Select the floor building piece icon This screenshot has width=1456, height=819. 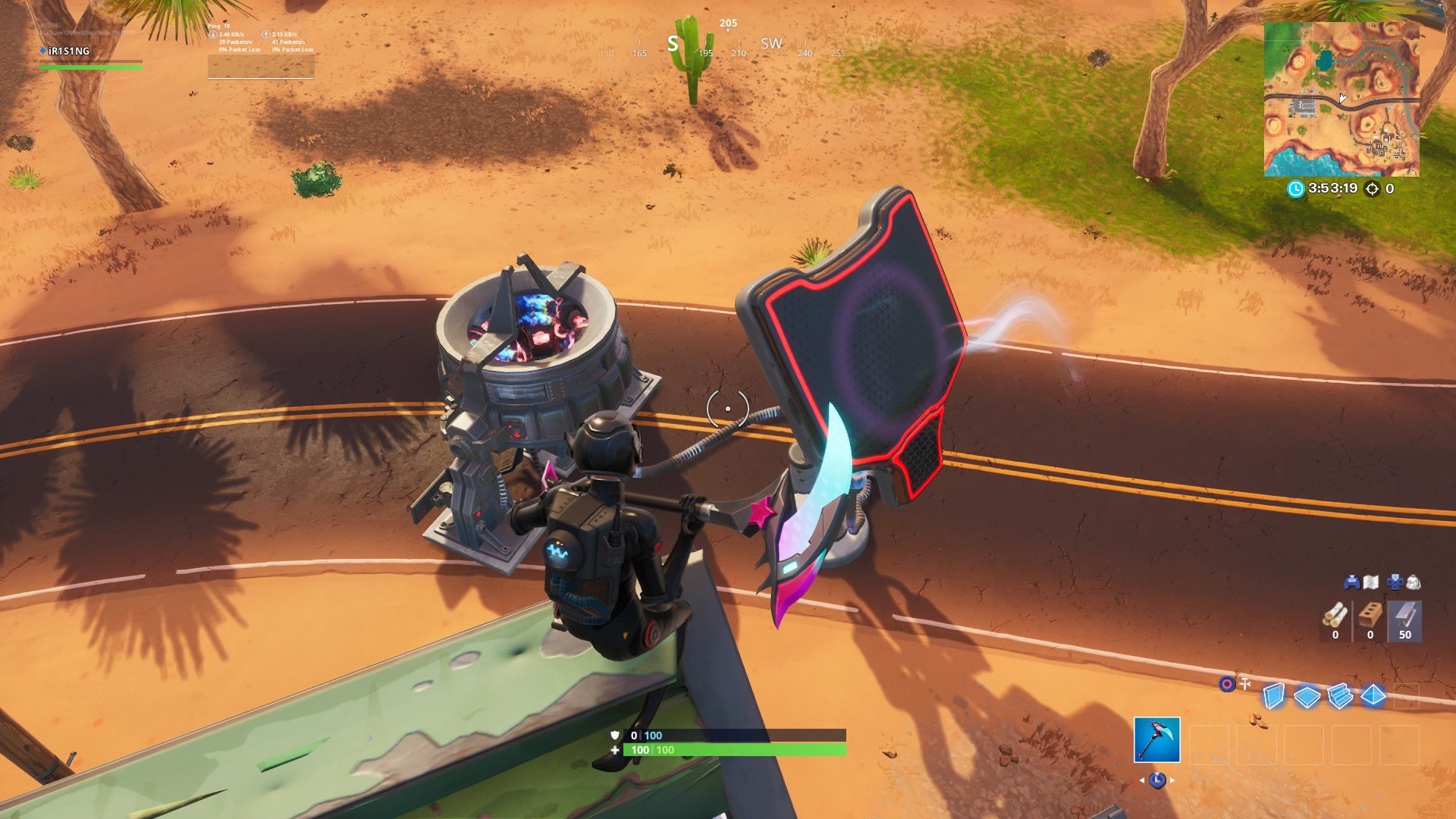pyautogui.click(x=1307, y=695)
